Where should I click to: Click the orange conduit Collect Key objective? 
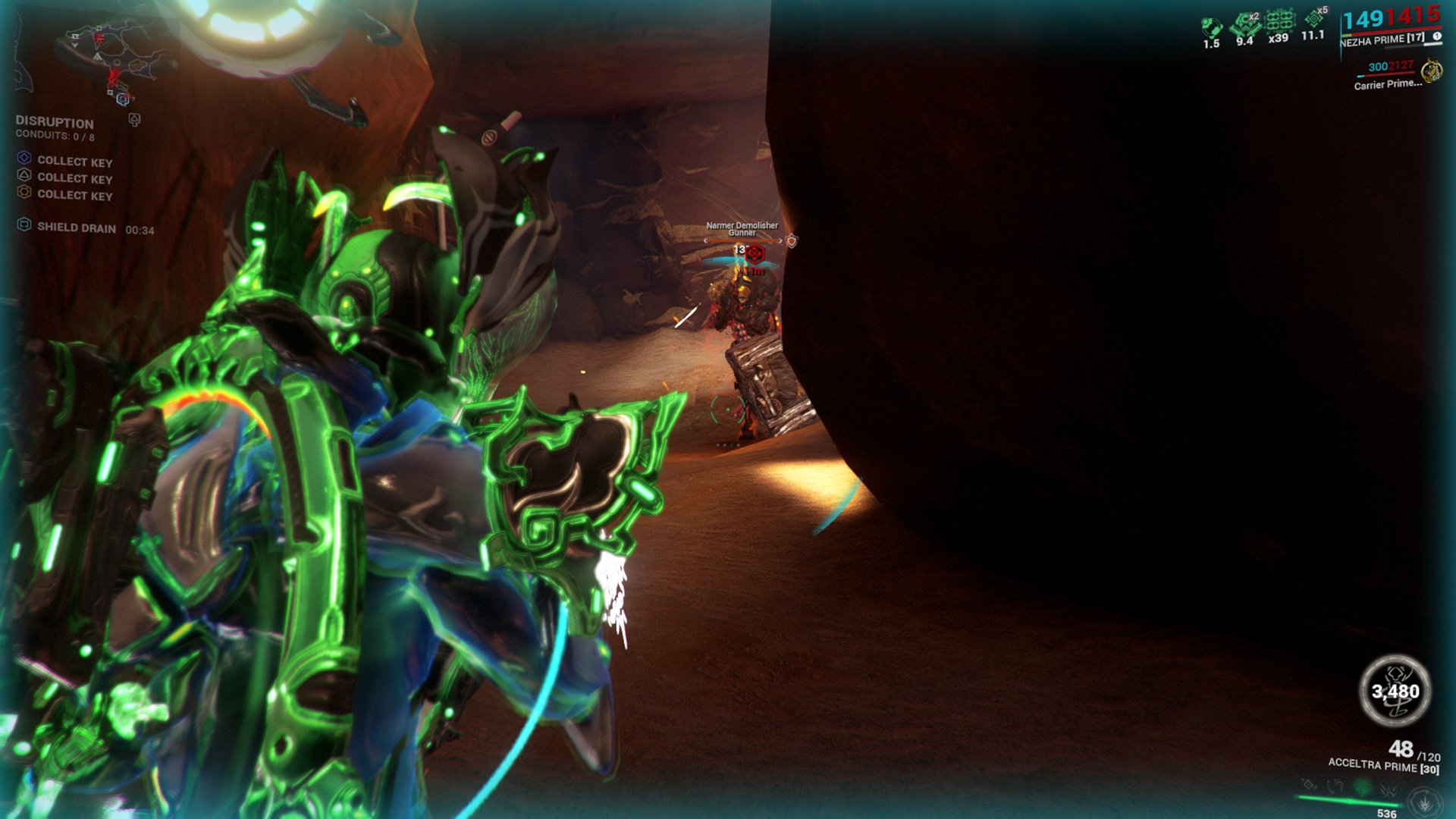coord(24,192)
